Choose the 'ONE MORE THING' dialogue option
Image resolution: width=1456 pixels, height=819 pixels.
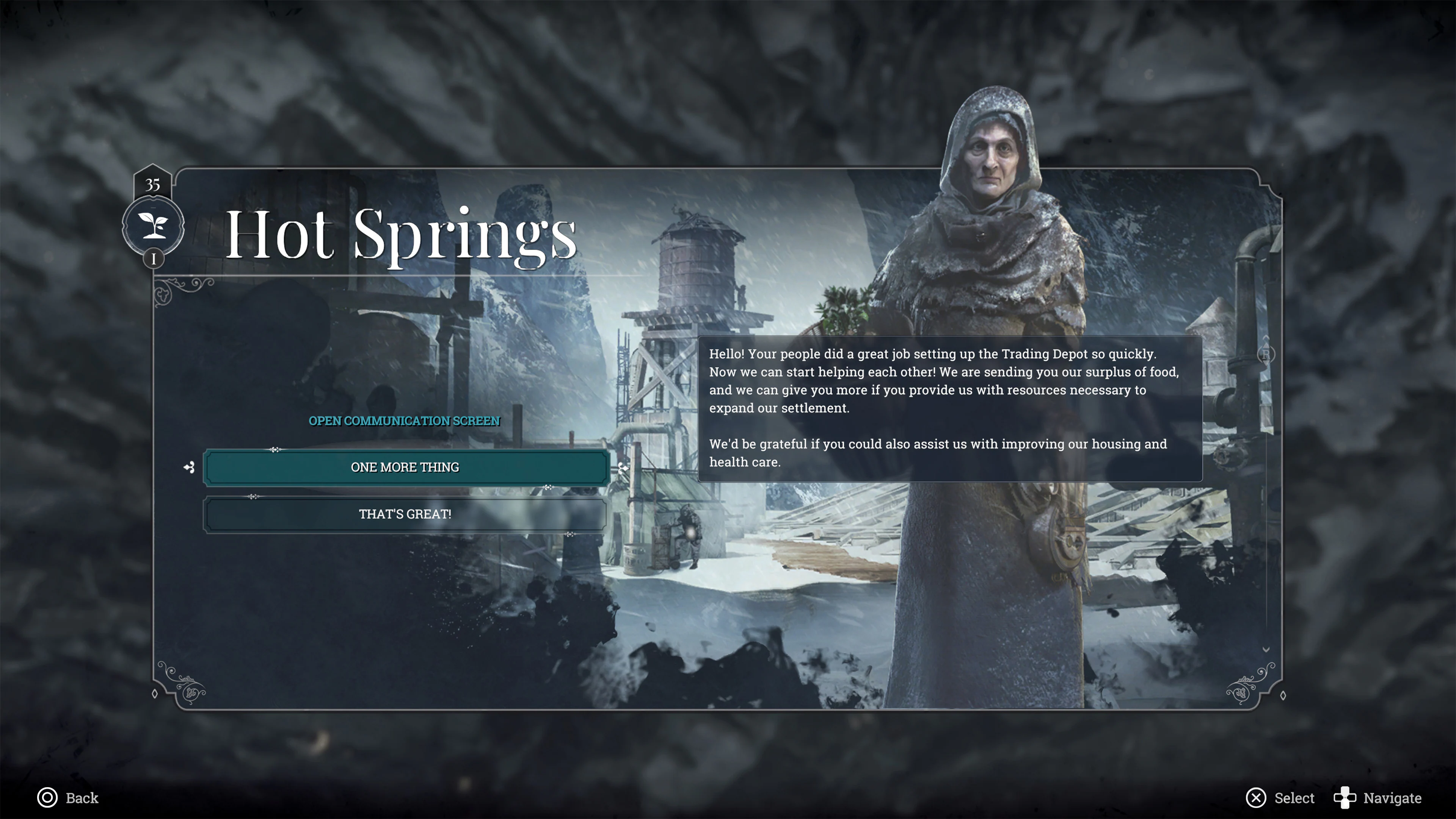coord(405,467)
